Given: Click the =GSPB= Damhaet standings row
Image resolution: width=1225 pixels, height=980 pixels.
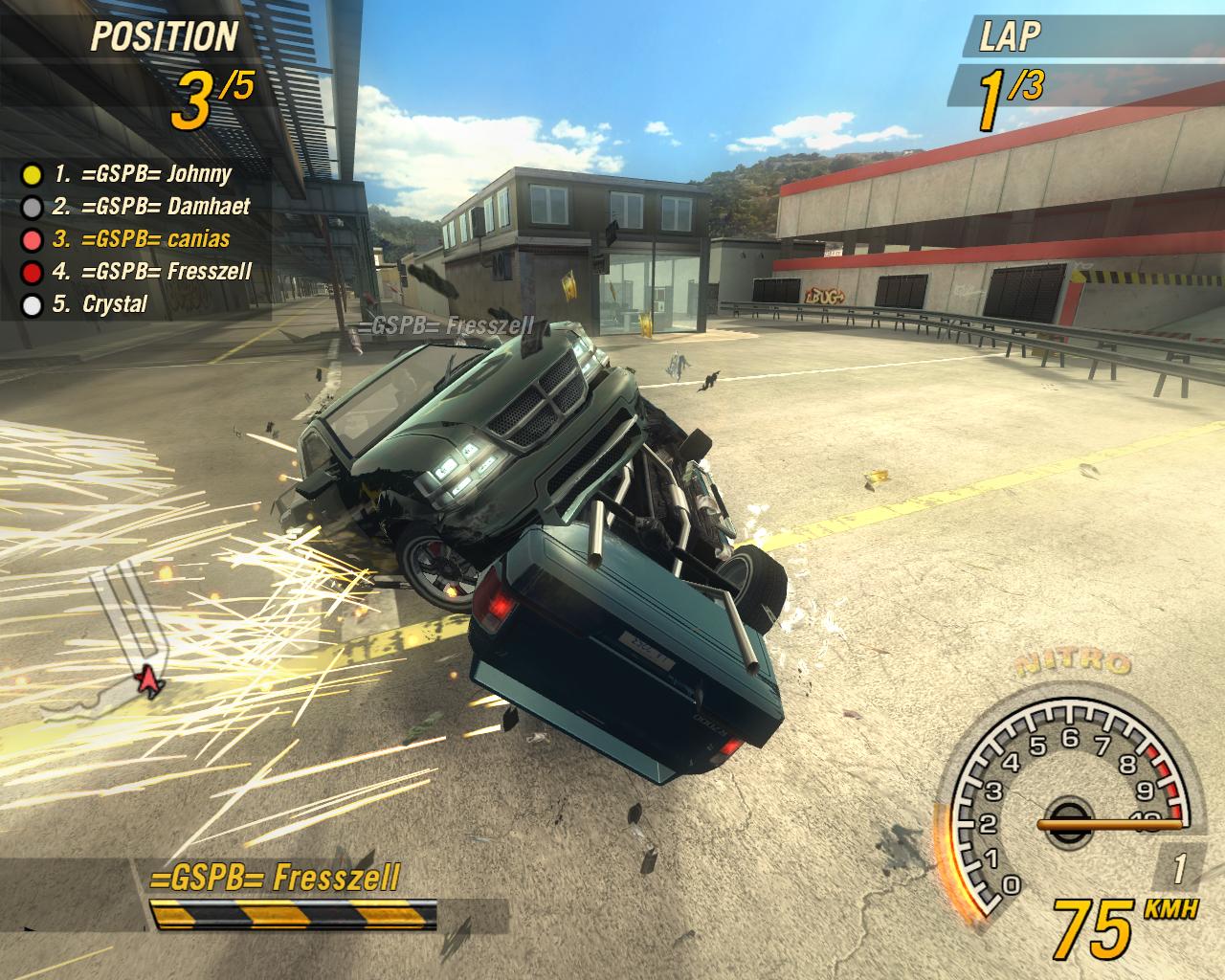Looking at the screenshot, I should tap(151, 207).
